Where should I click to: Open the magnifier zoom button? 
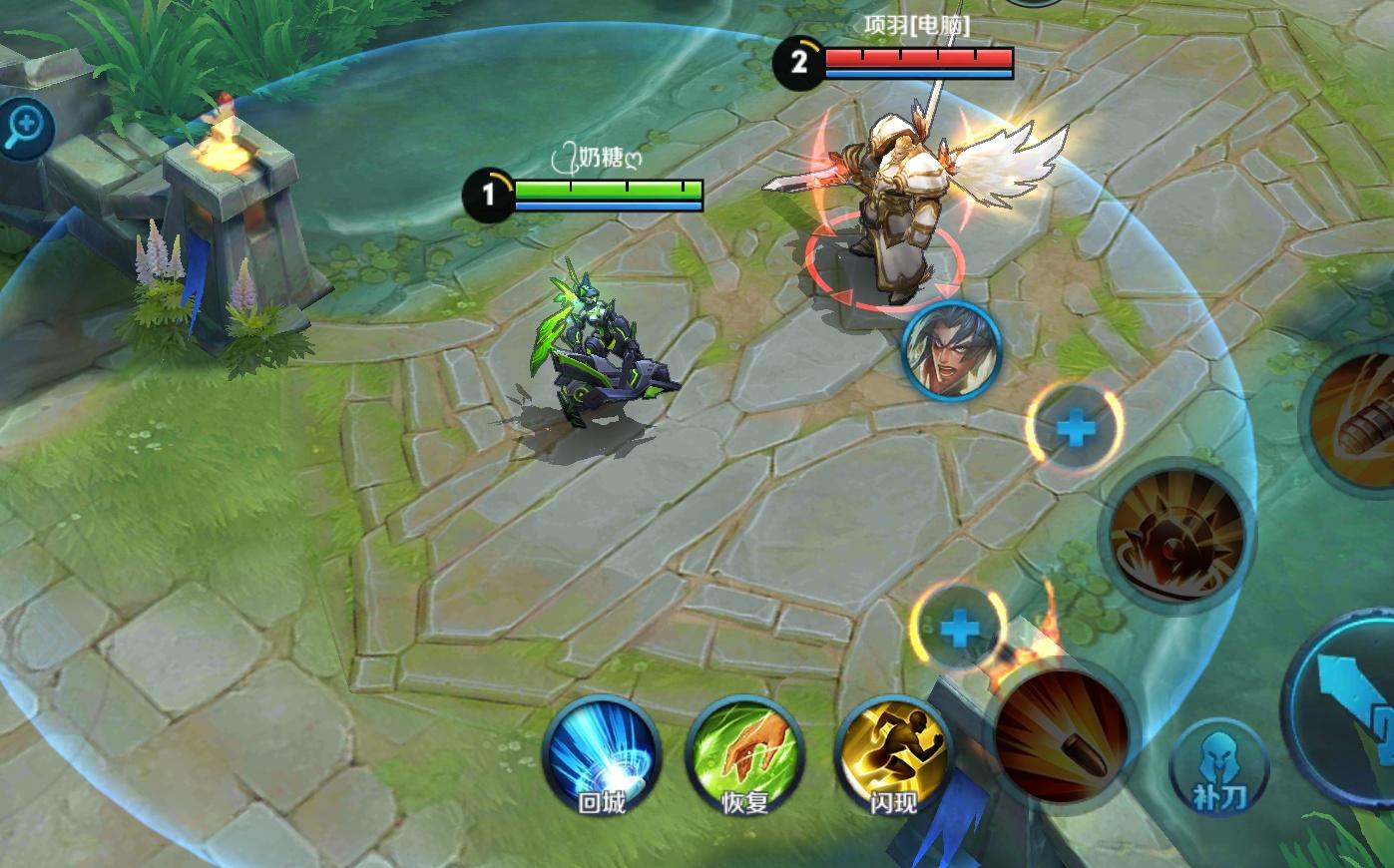[x=25, y=128]
